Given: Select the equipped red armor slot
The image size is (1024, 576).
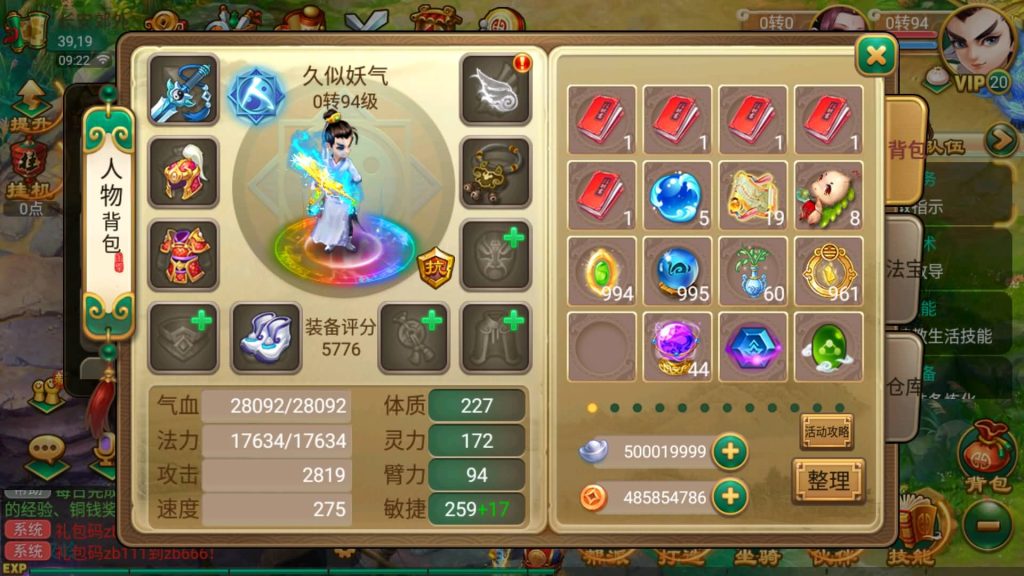Looking at the screenshot, I should tap(183, 255).
